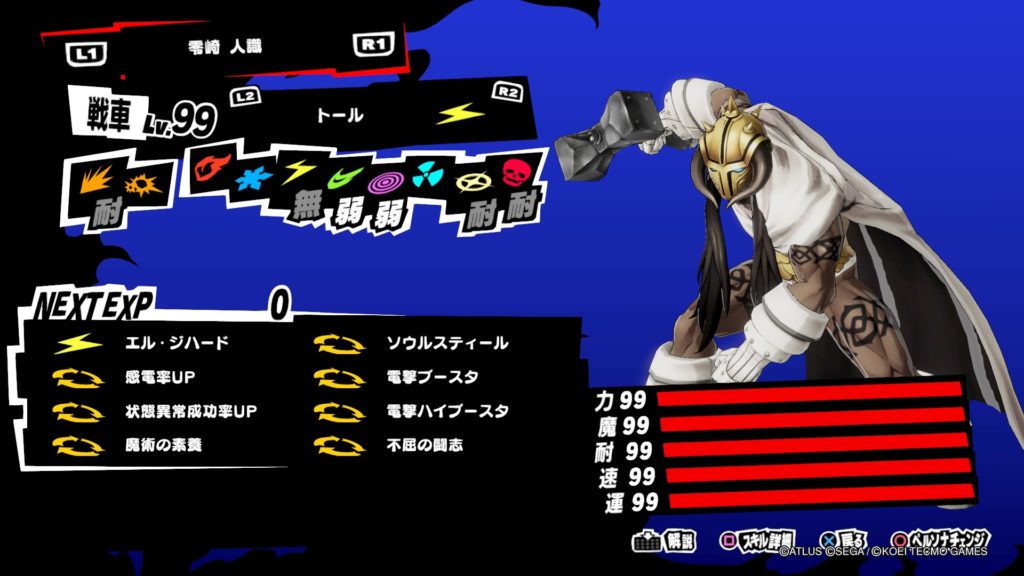Choose the 電撃ブースタ skill row
Screen dimensions: 1024x576
click(x=432, y=378)
